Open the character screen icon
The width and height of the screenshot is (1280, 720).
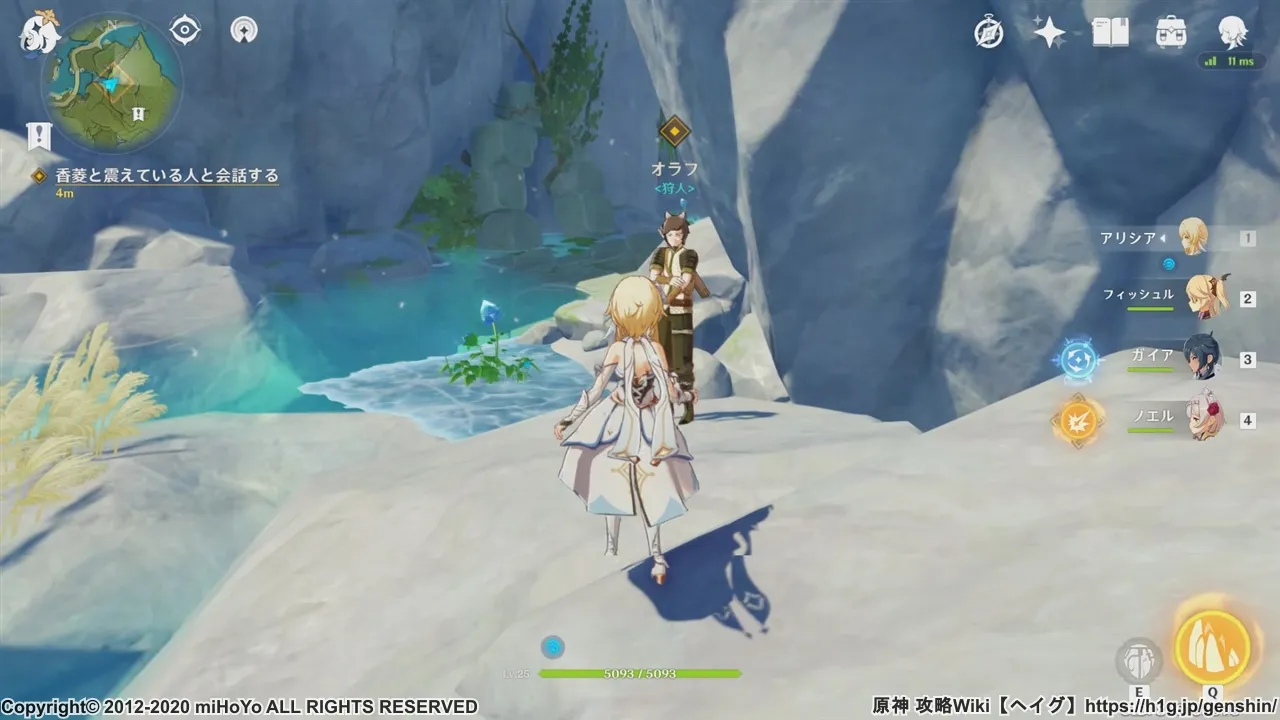1232,33
